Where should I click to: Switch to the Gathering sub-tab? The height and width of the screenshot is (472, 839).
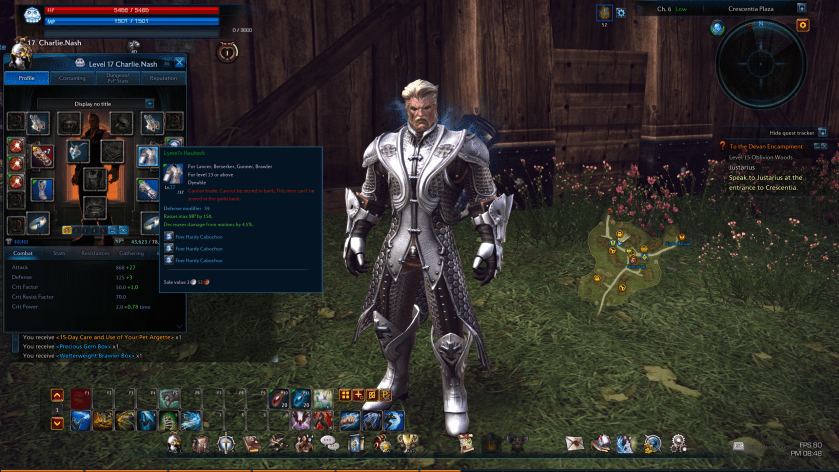pyautogui.click(x=133, y=253)
